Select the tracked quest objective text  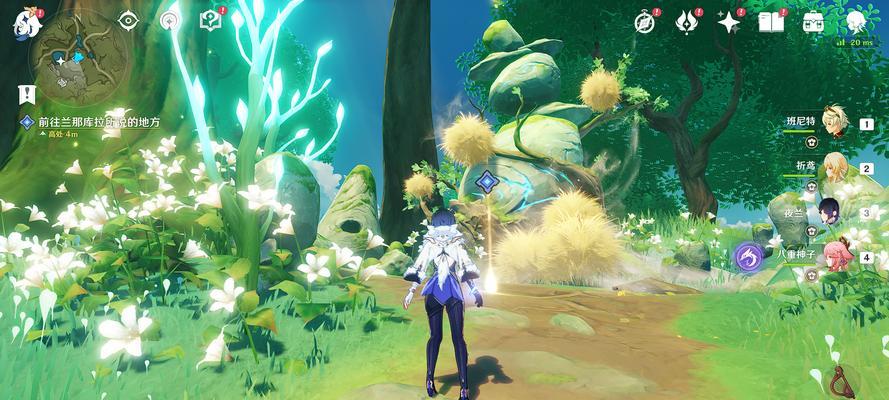tap(98, 122)
